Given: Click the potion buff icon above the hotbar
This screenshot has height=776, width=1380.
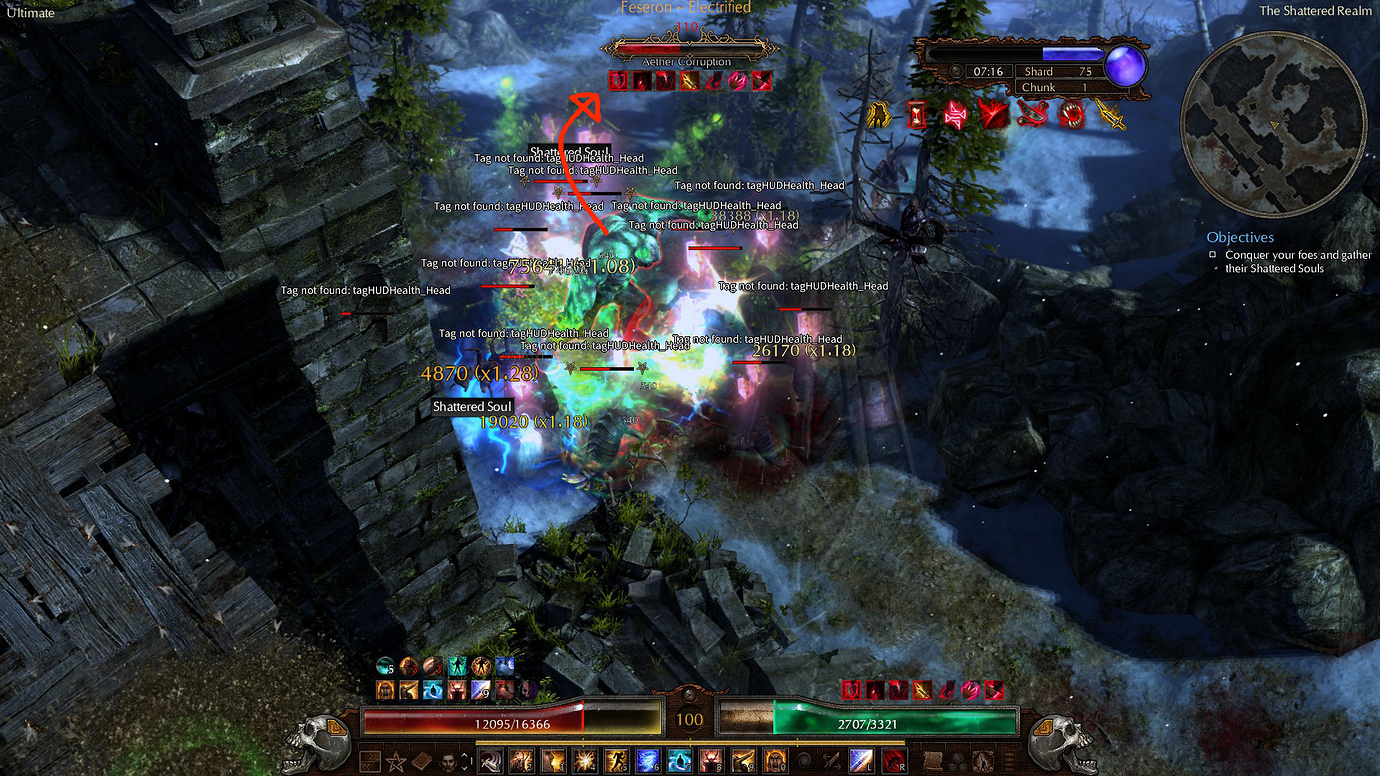Looking at the screenshot, I should [385, 665].
